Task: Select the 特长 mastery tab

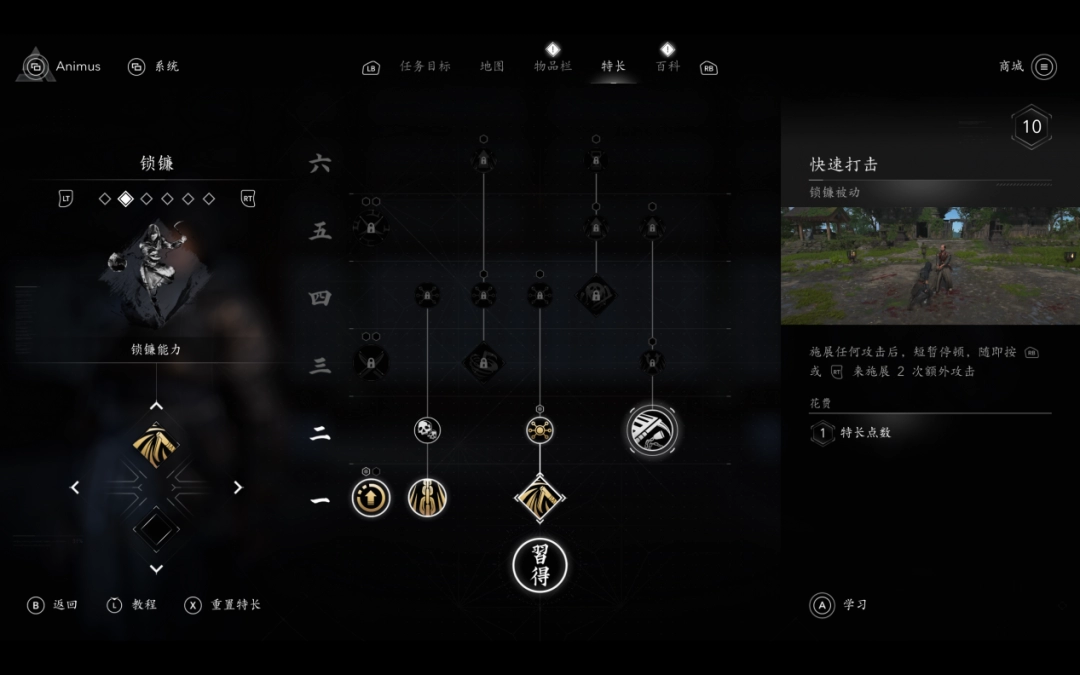Action: (x=613, y=67)
